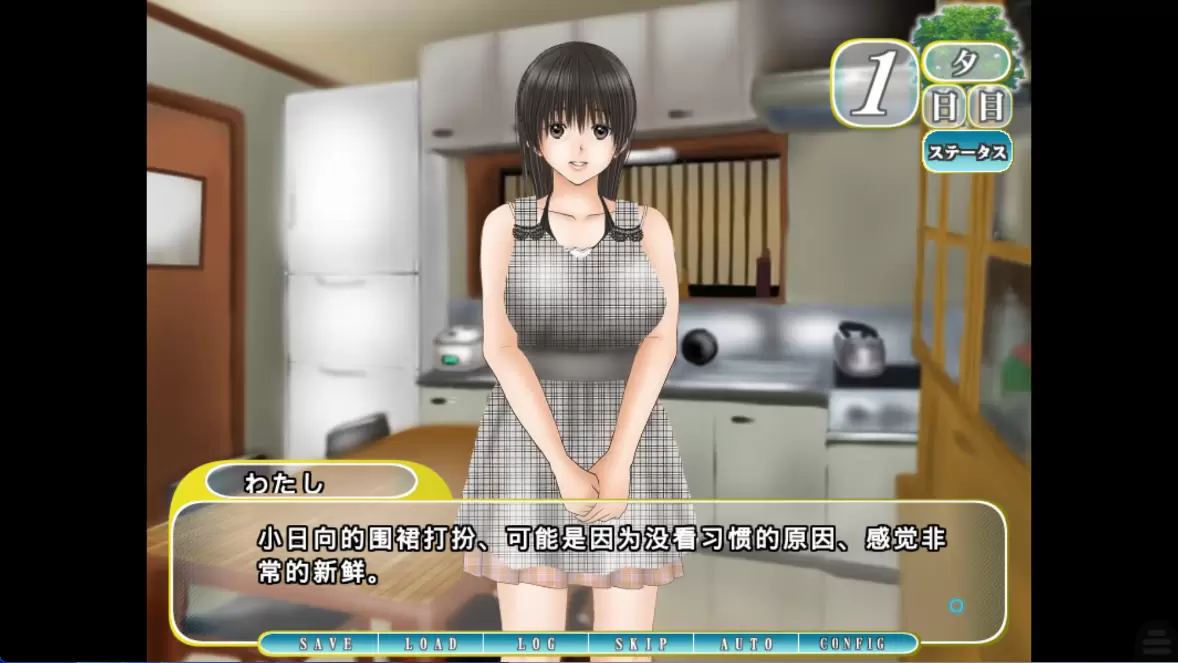This screenshot has height=663, width=1178.
Task: Click the text-advance circle indicator
Action: (x=957, y=606)
